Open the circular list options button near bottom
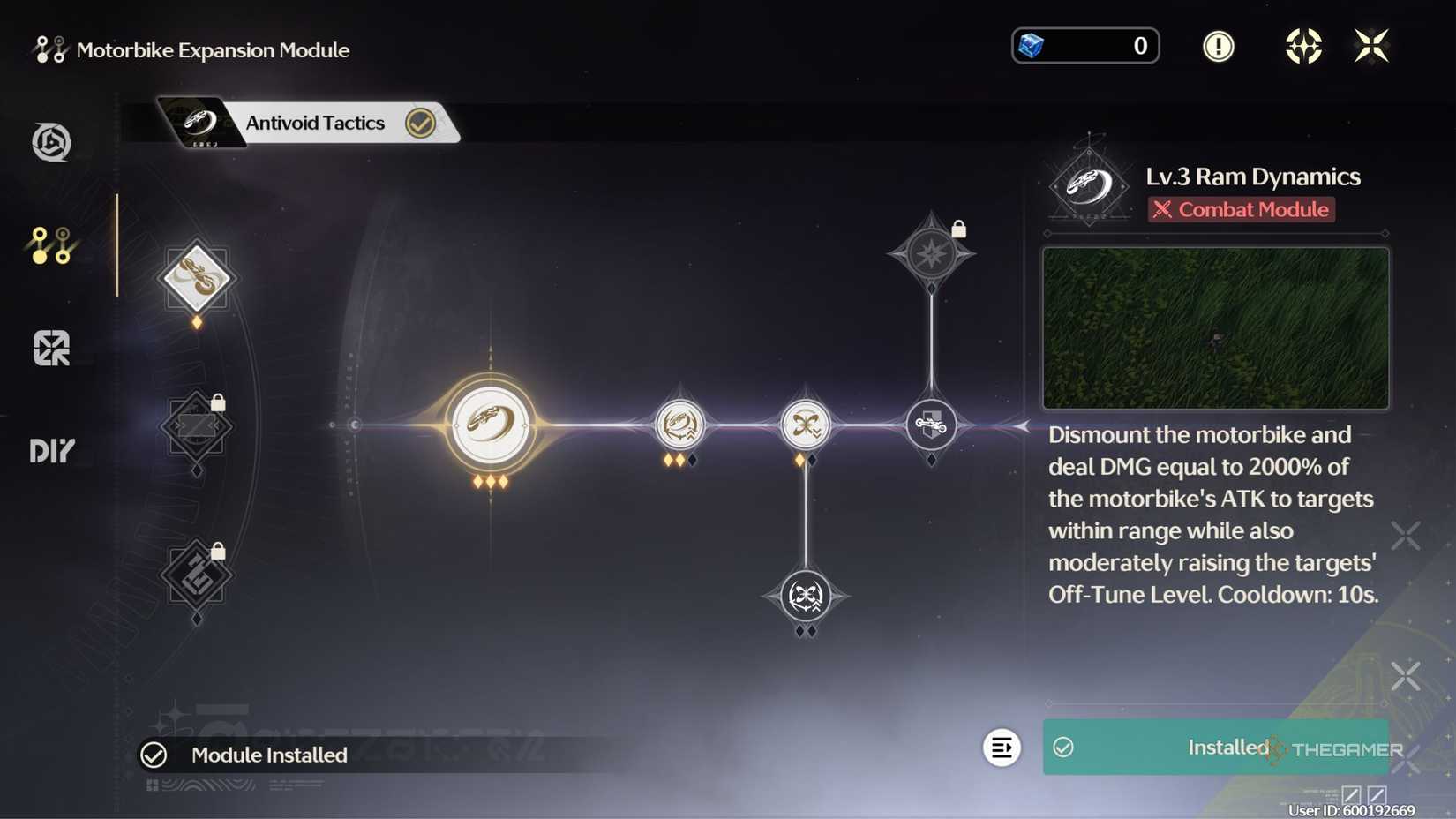Screen dimensions: 1456x819 pyautogui.click(x=1002, y=748)
